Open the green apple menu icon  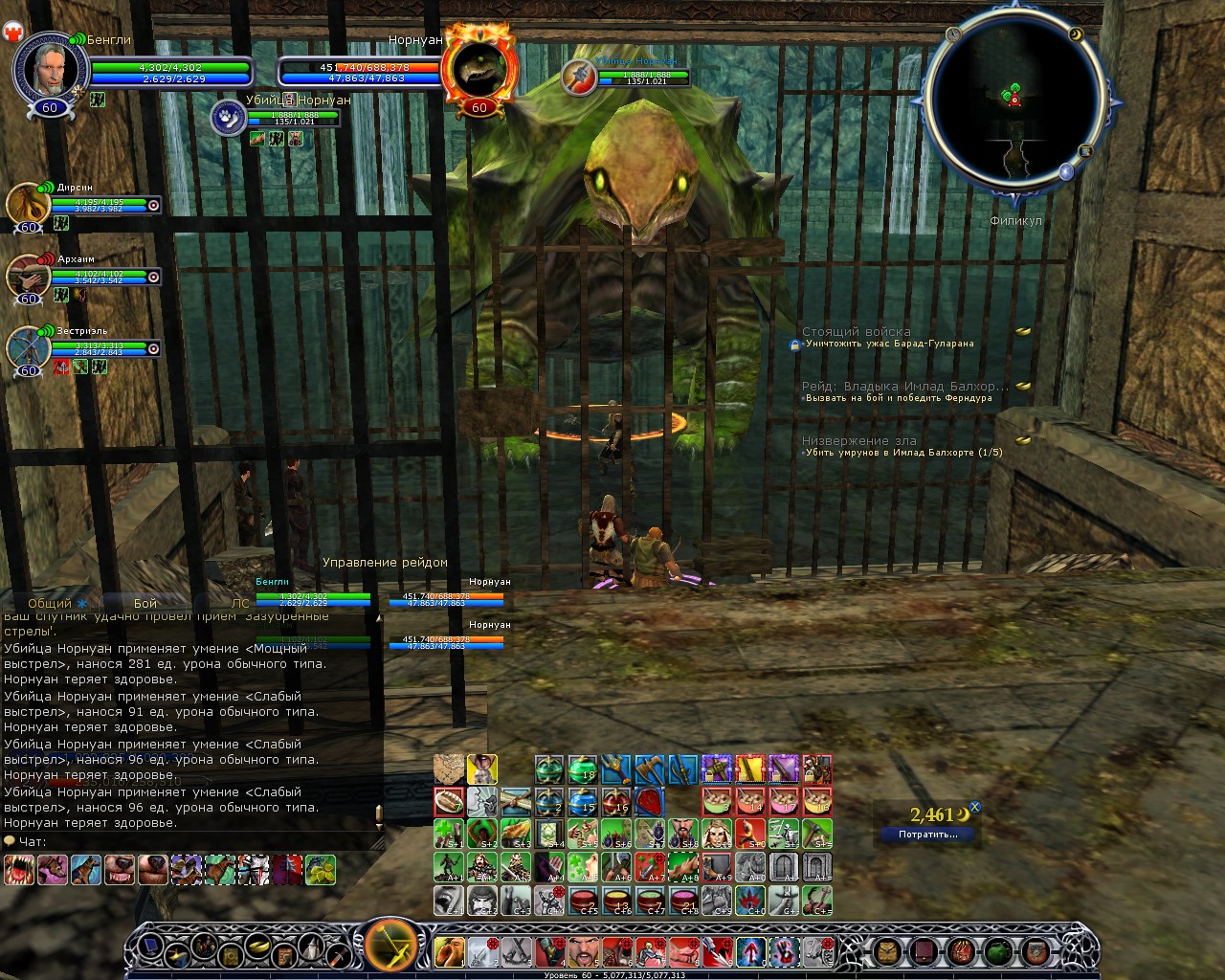[998, 951]
